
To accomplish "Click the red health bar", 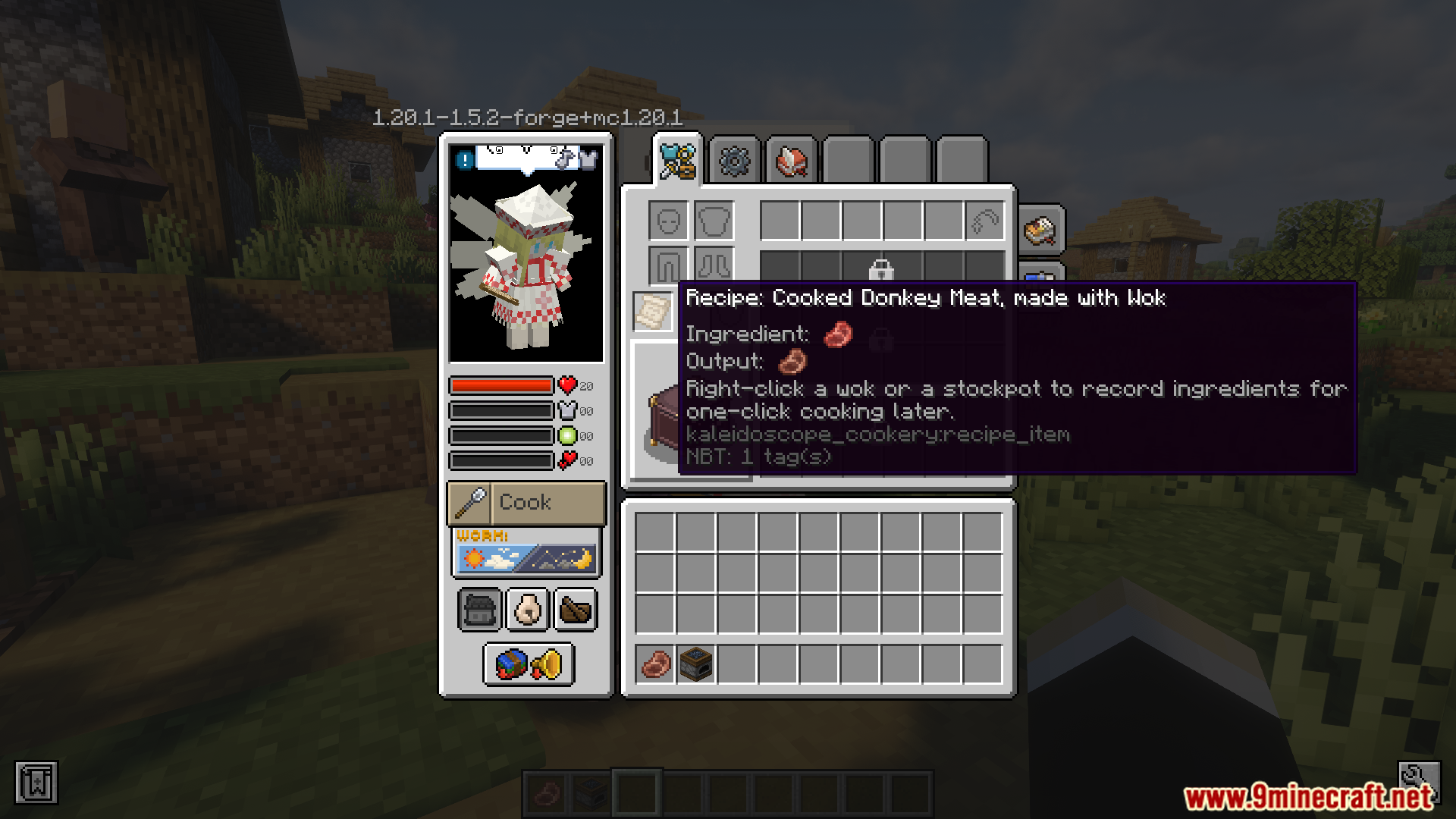I will pyautogui.click(x=500, y=386).
